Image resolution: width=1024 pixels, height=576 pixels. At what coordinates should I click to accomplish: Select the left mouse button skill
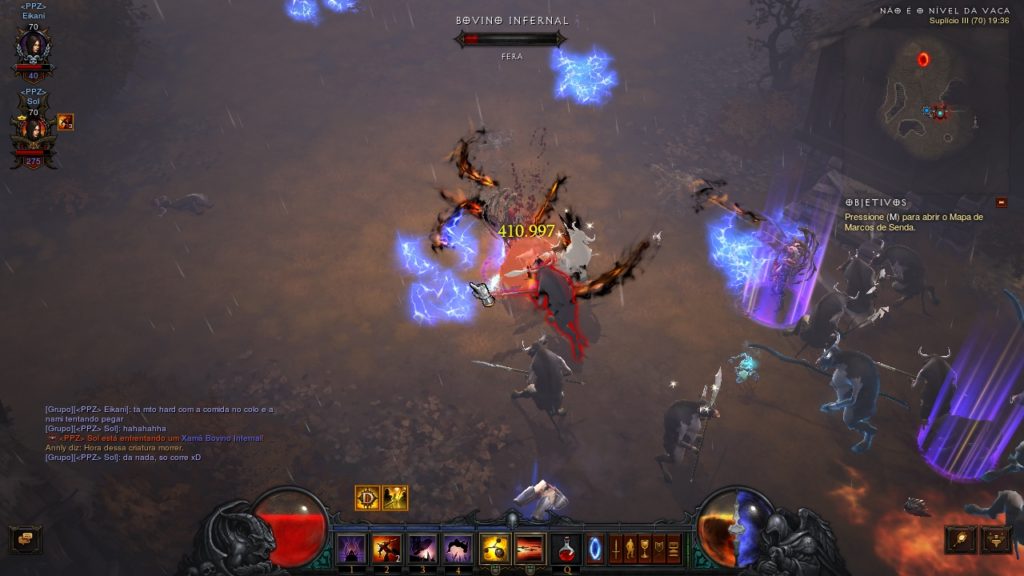493,548
